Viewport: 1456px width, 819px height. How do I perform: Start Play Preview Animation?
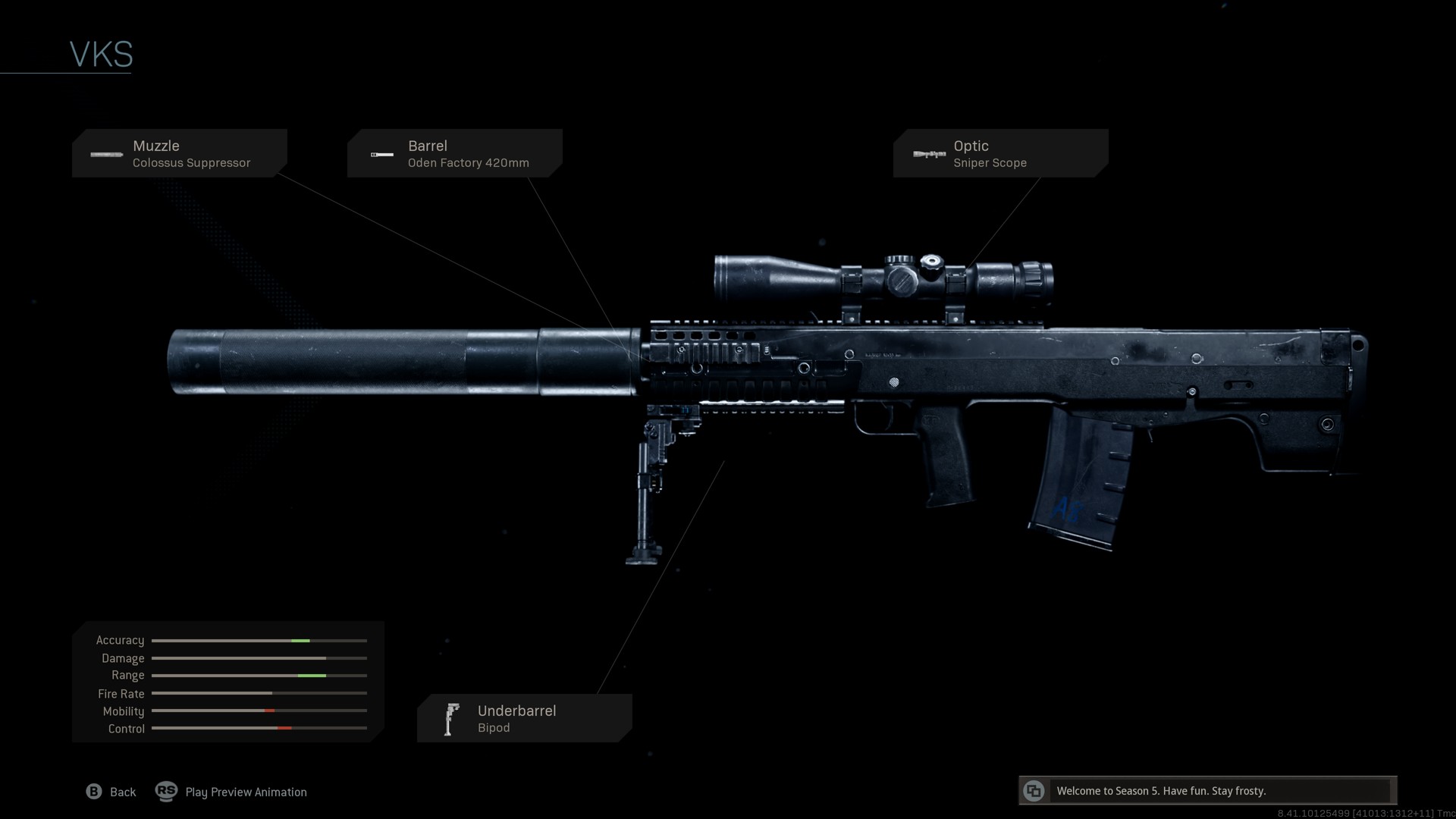pyautogui.click(x=246, y=792)
